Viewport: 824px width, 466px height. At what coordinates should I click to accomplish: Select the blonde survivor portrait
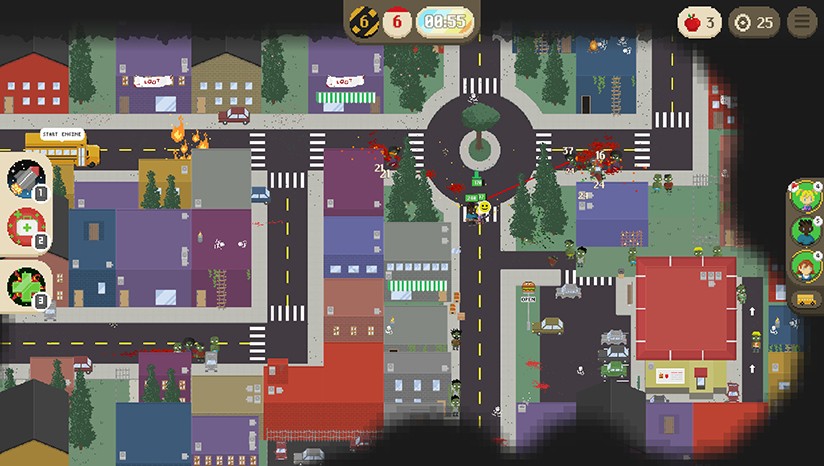(x=806, y=198)
